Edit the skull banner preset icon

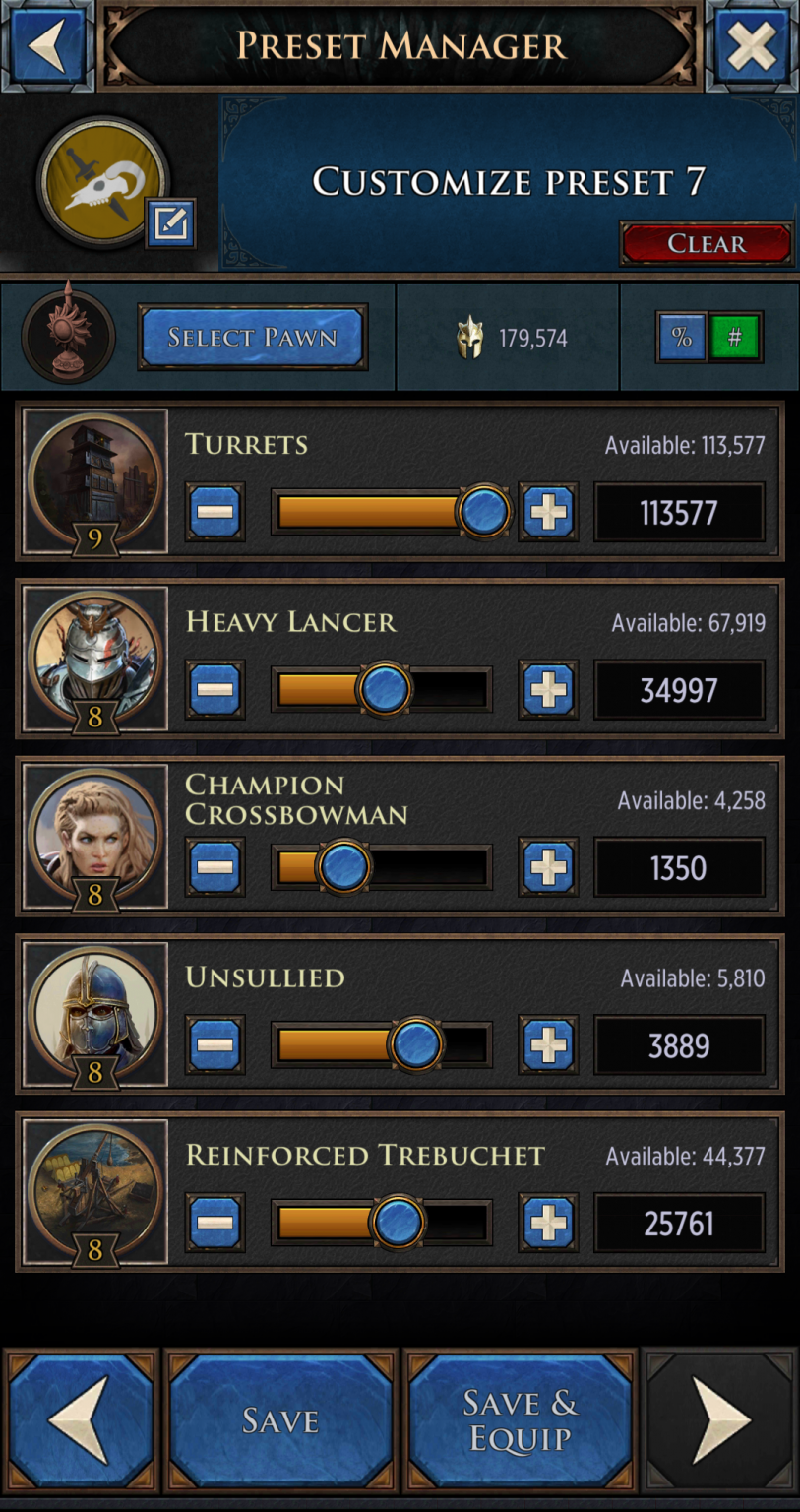coord(170,223)
